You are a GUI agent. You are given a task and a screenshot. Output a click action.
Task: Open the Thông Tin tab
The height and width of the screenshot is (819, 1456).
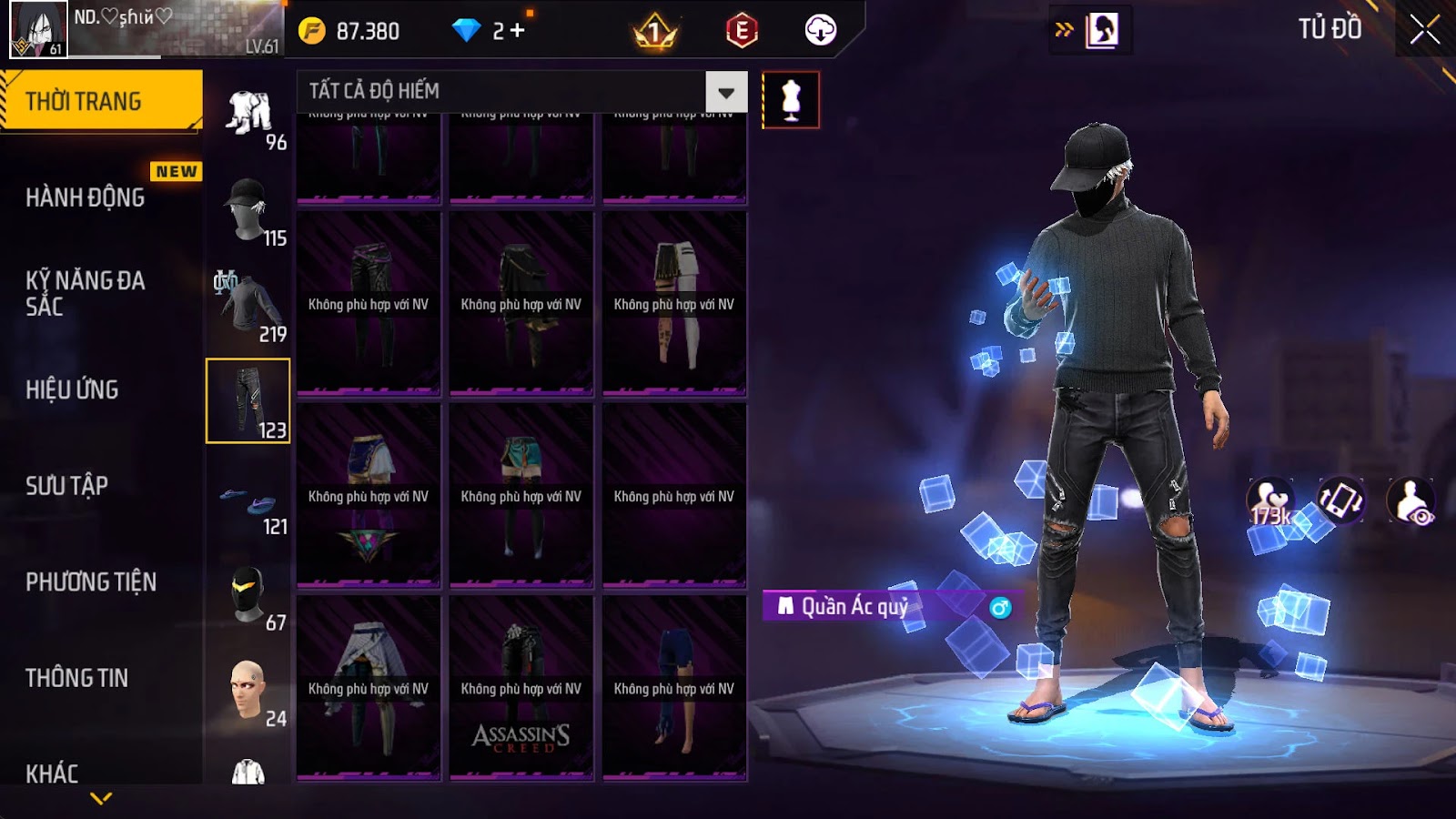click(x=76, y=678)
